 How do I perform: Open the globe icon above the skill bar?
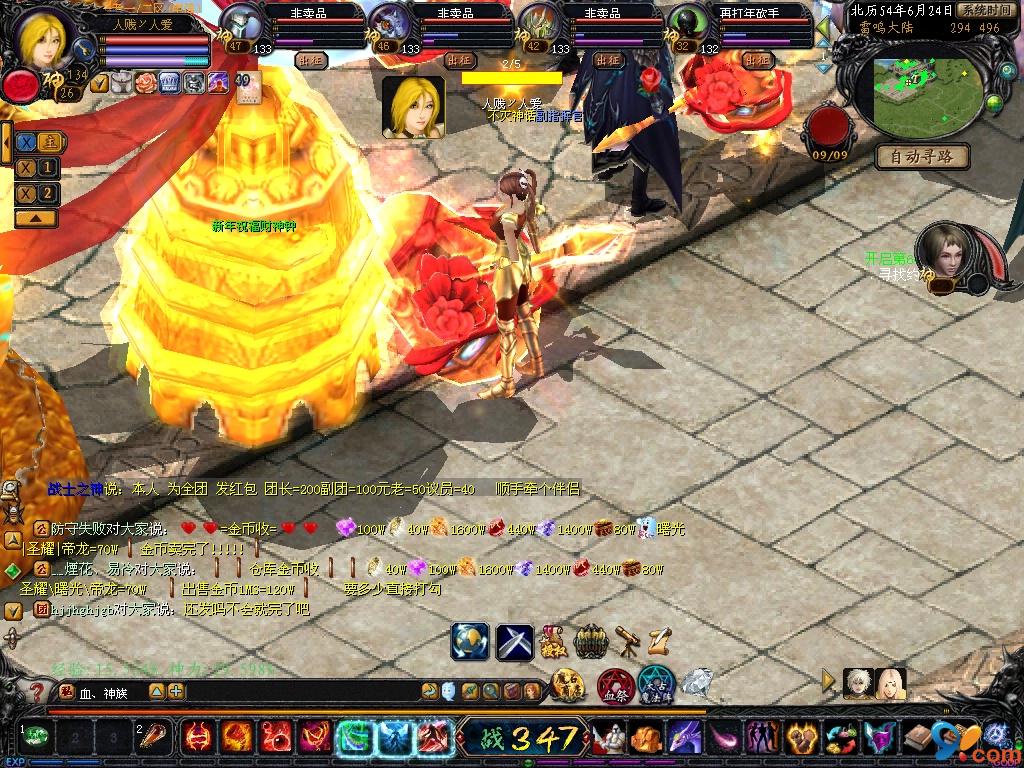(469, 640)
